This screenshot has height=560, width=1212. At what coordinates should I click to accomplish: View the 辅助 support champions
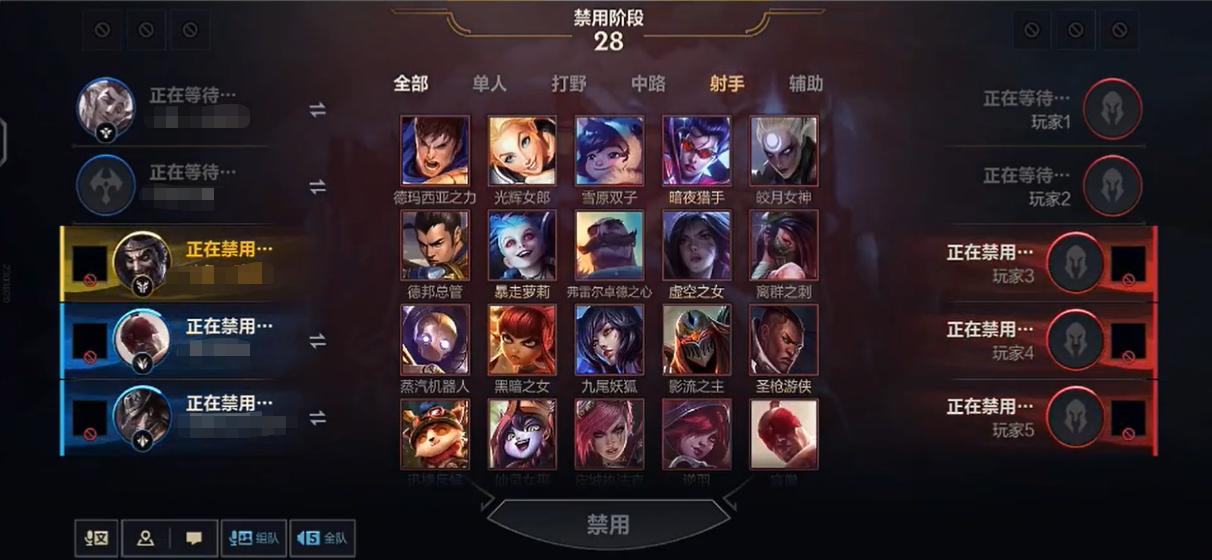pyautogui.click(x=806, y=84)
